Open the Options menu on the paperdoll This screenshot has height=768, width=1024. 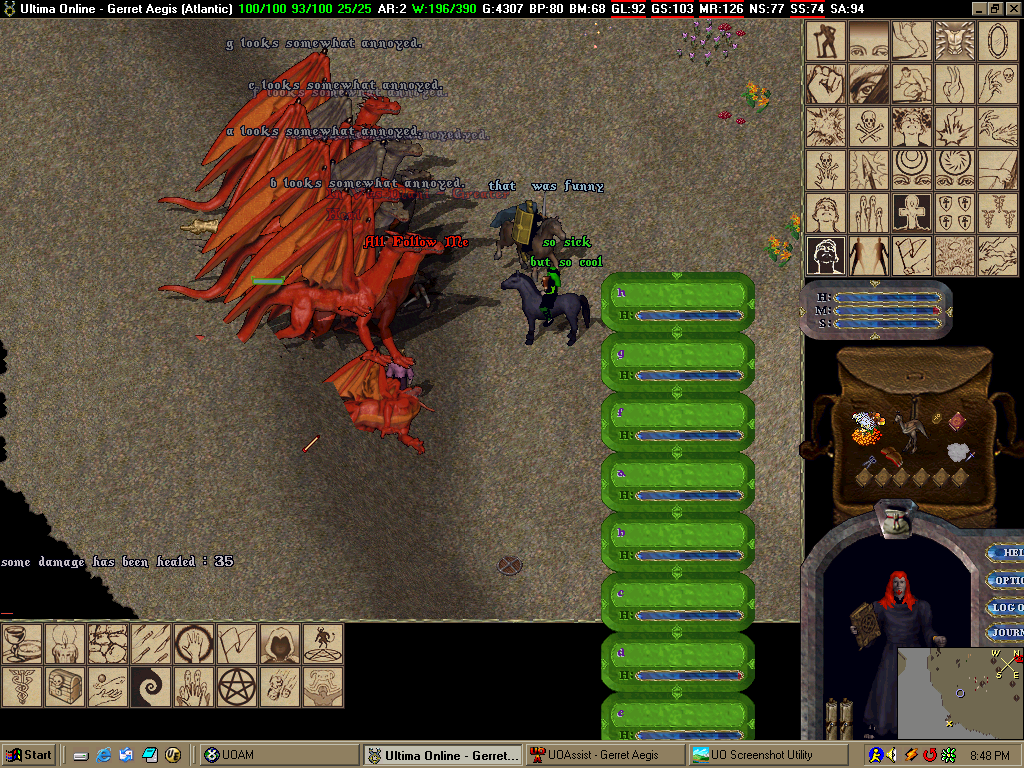tap(1005, 580)
